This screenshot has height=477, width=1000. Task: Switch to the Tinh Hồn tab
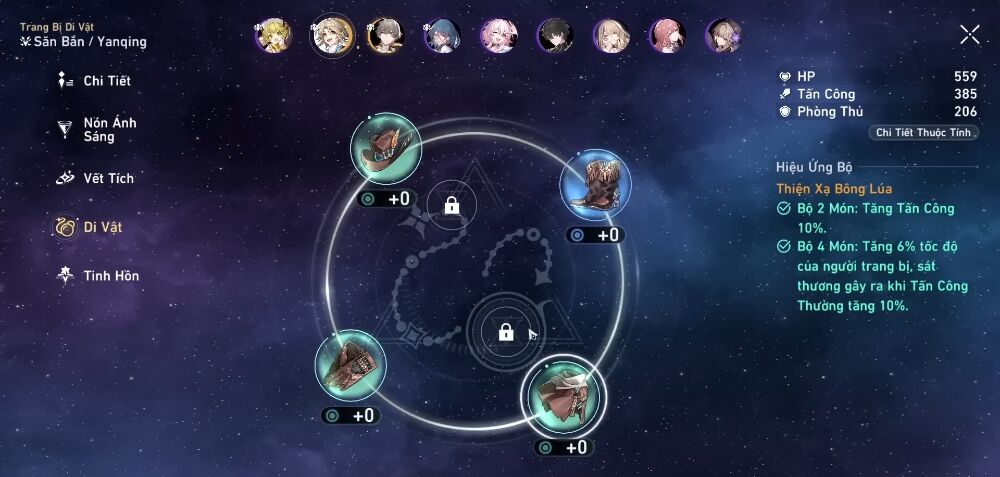(x=98, y=275)
